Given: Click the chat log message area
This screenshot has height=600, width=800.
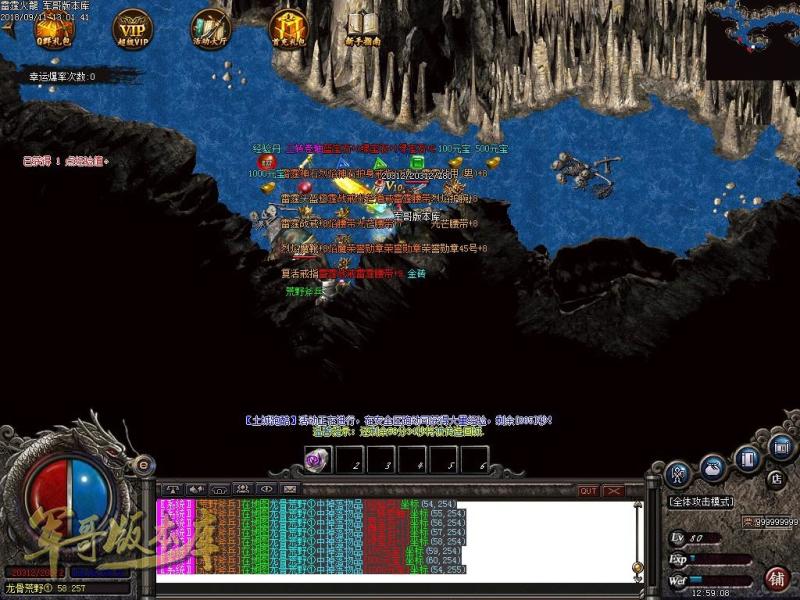Looking at the screenshot, I should click(400, 538).
